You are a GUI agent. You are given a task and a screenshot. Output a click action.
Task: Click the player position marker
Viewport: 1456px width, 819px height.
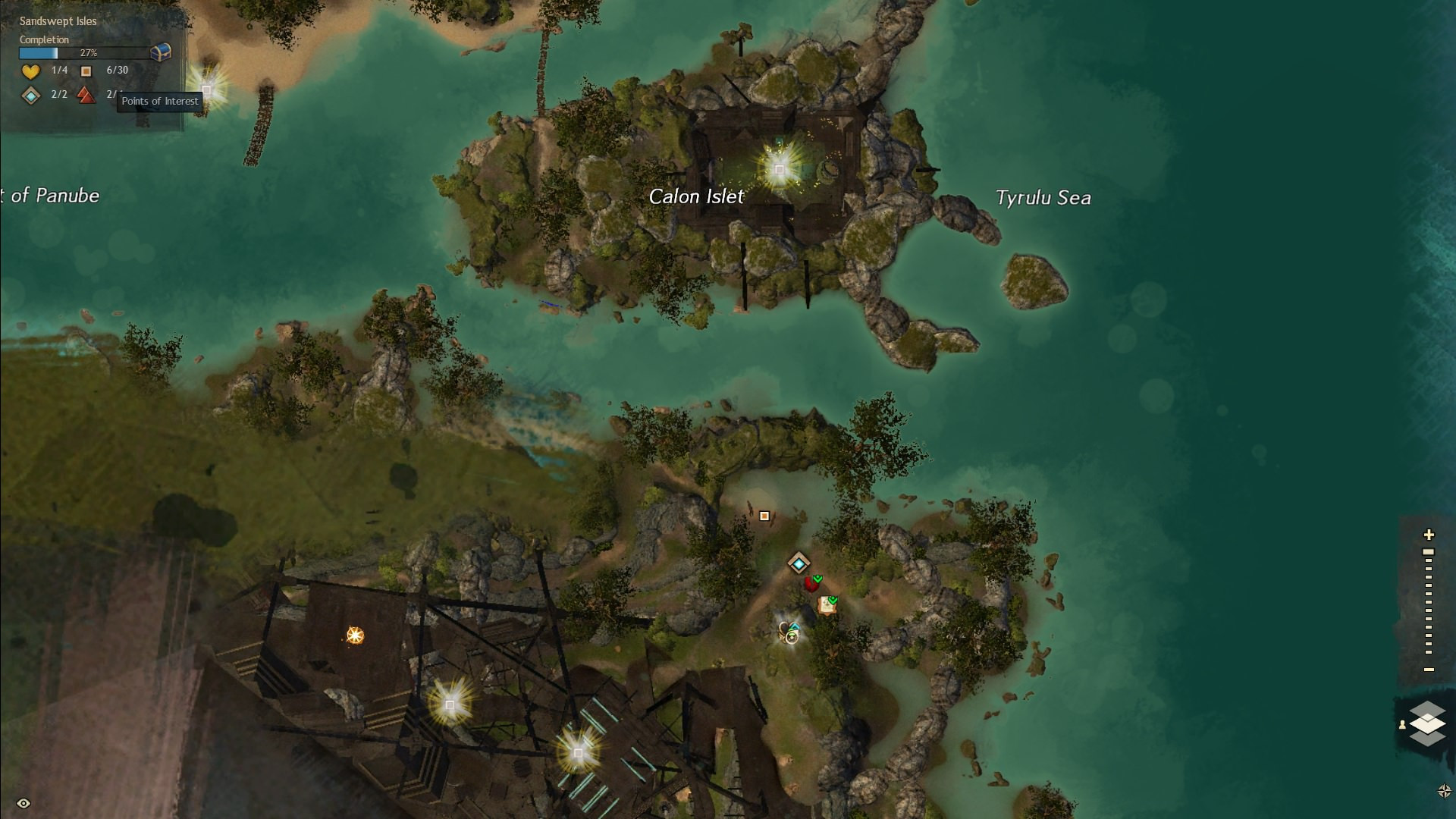(791, 634)
